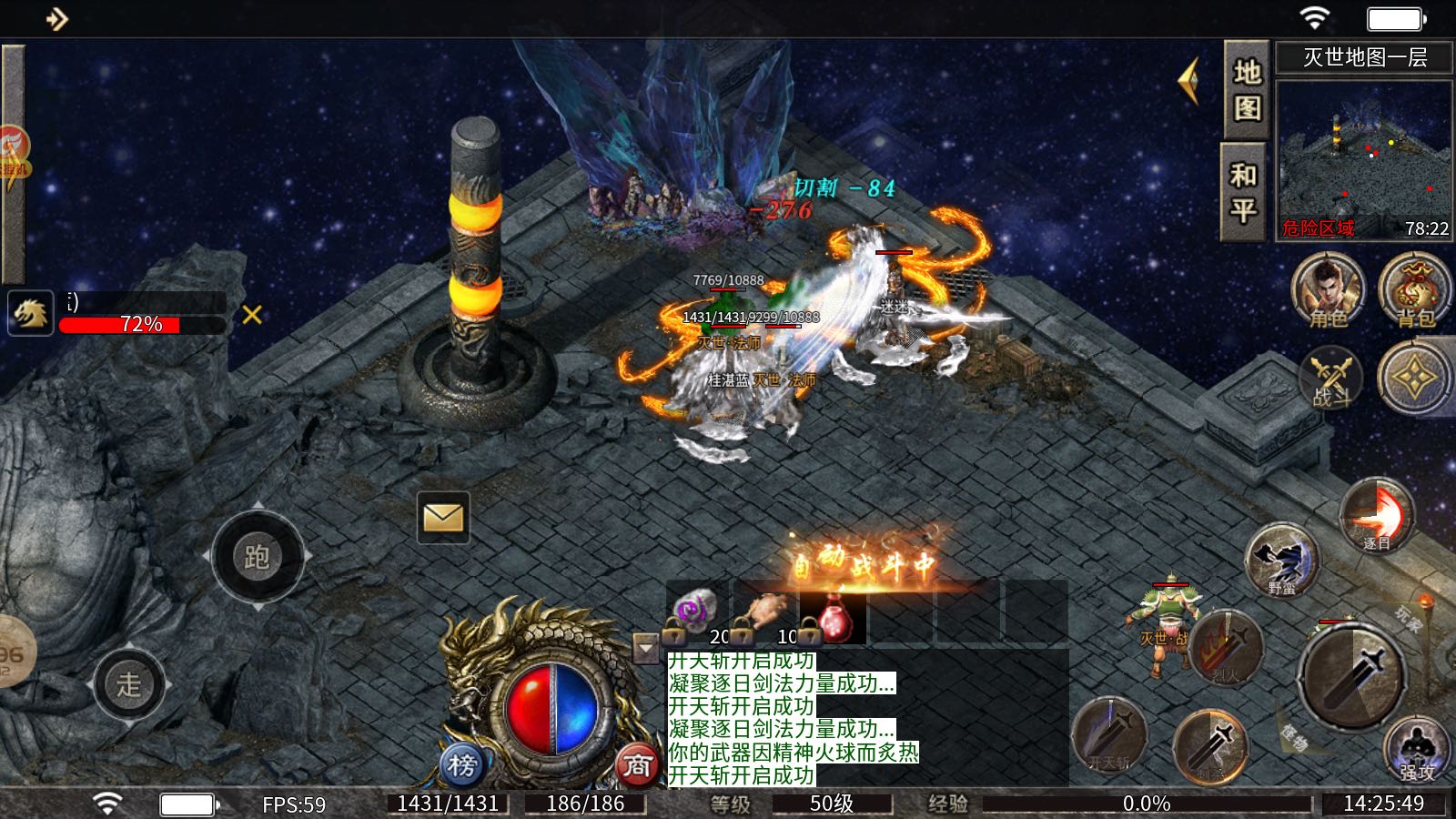Open the gold four-point star menu
Screen dimensions: 1456x819
pyautogui.click(x=1414, y=377)
